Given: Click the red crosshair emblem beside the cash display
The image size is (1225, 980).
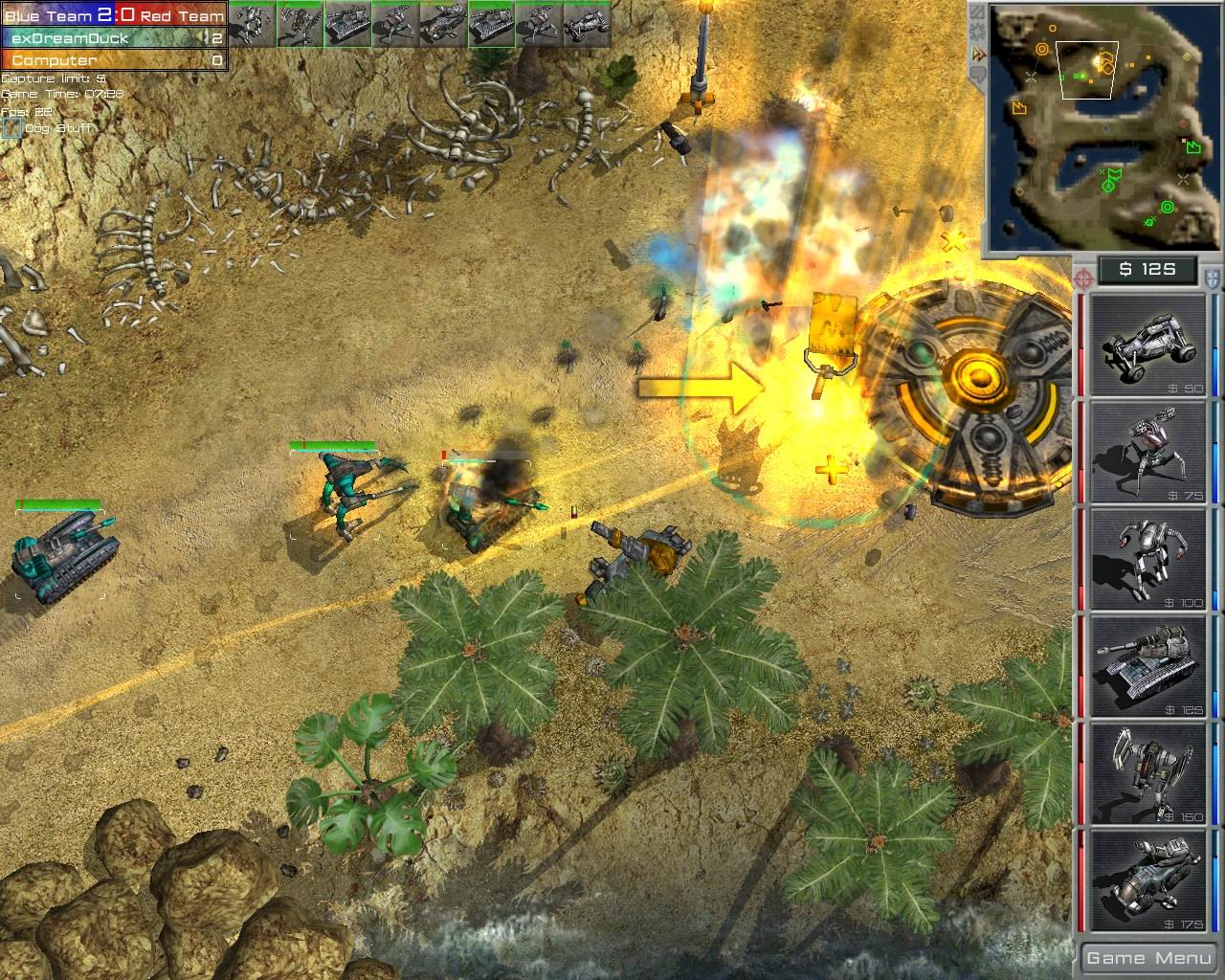Looking at the screenshot, I should [x=1083, y=278].
